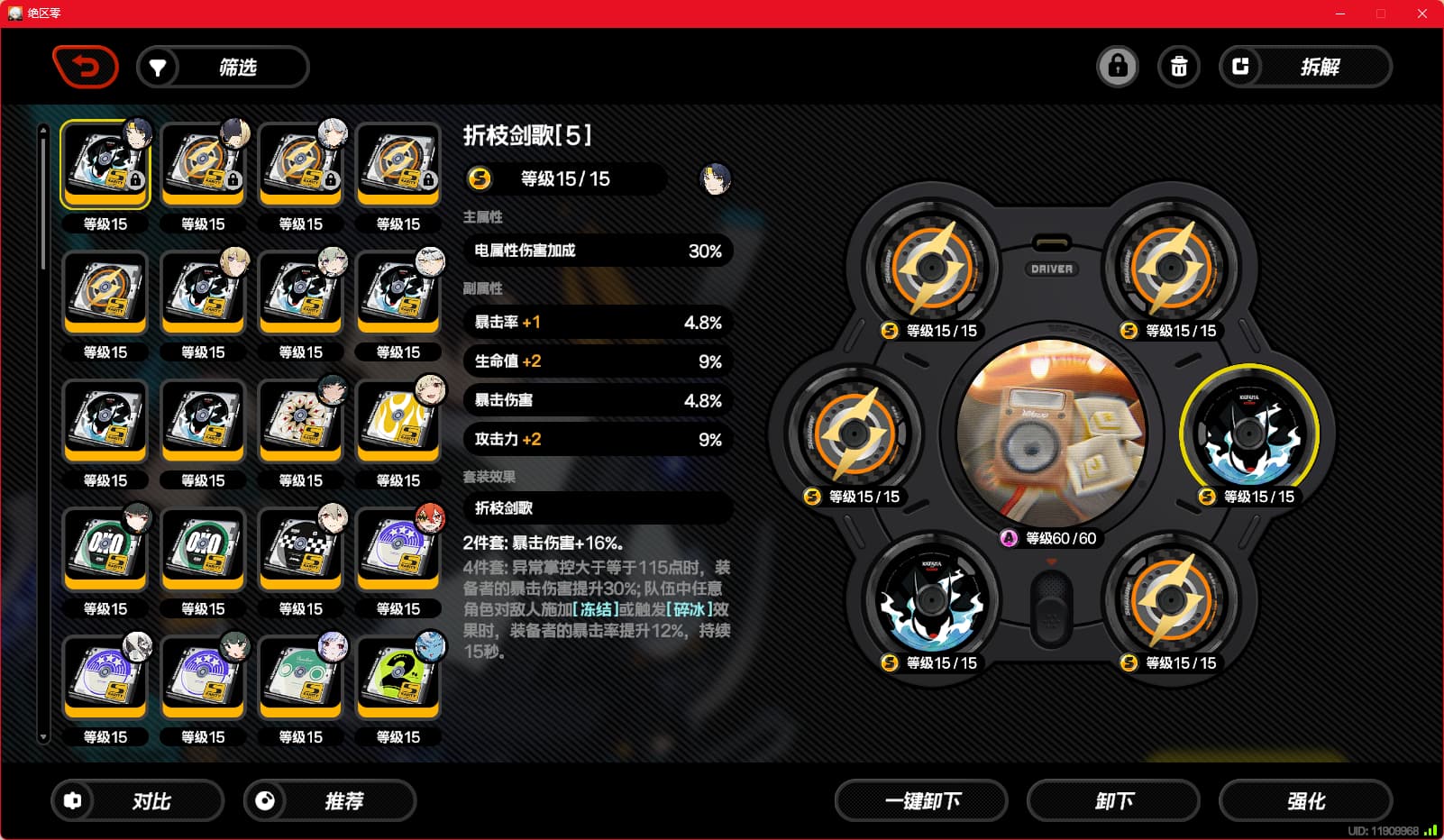Select the yellow-ringed equipped disc slot
This screenshot has width=1444, height=840.
[x=1249, y=434]
